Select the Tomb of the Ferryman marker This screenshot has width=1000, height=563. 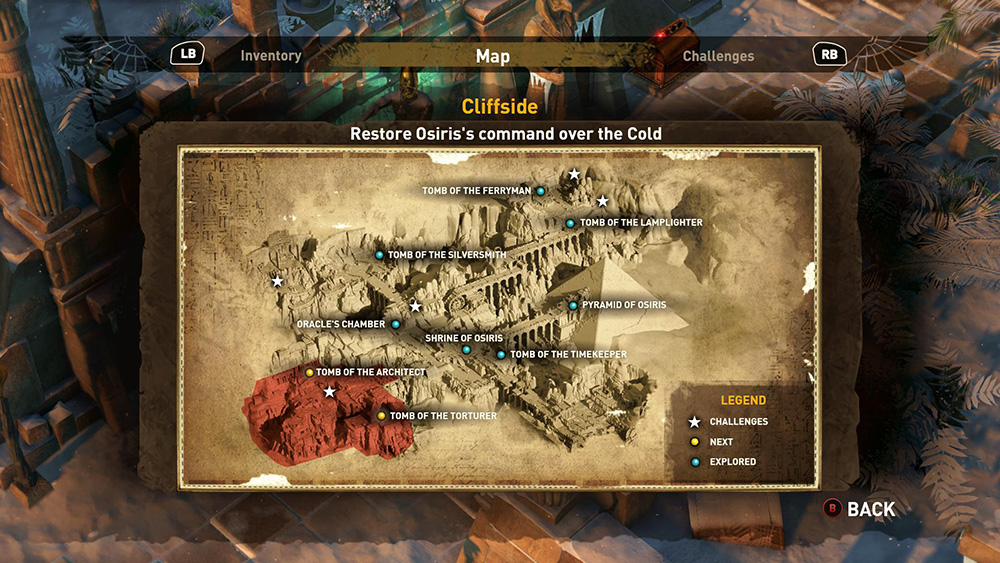540,191
